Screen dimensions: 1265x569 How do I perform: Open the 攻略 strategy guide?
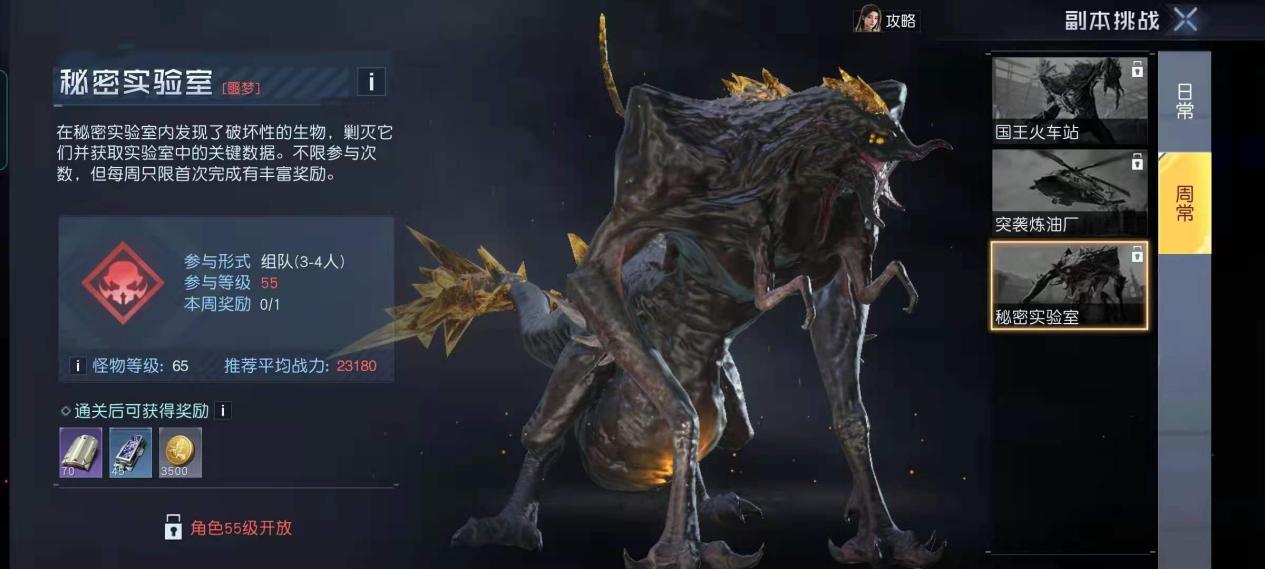pyautogui.click(x=886, y=20)
